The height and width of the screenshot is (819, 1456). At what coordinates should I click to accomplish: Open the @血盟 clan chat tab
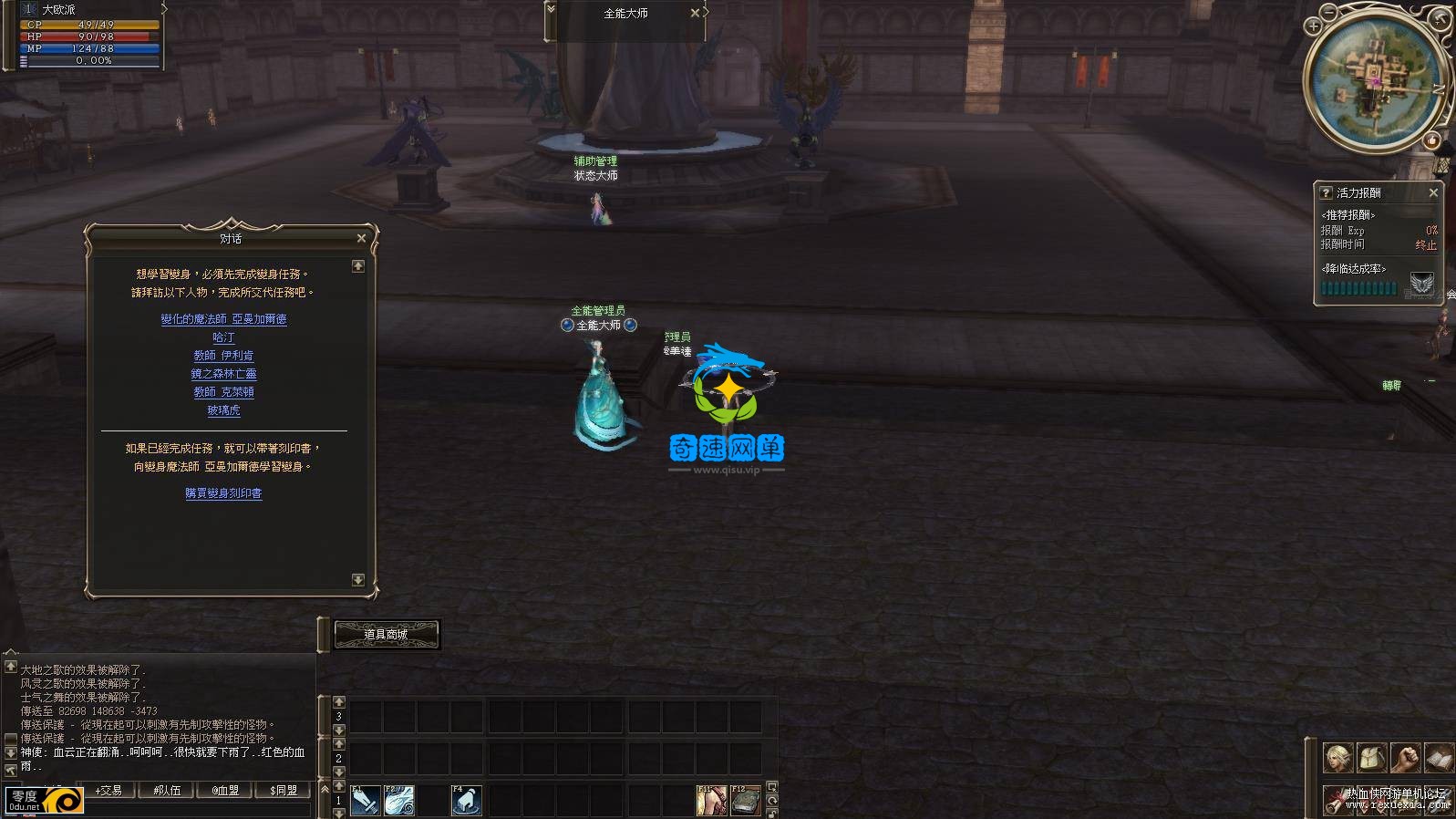pos(225,791)
